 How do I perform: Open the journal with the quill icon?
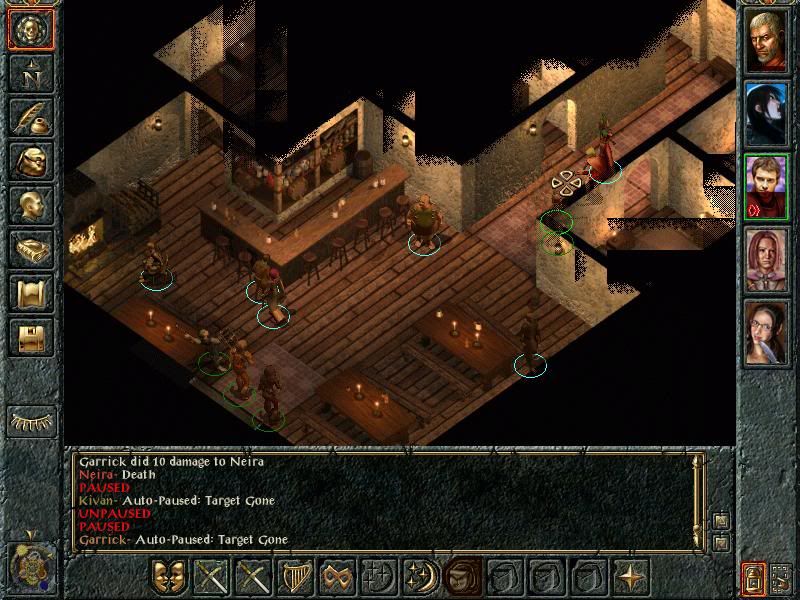(x=31, y=116)
